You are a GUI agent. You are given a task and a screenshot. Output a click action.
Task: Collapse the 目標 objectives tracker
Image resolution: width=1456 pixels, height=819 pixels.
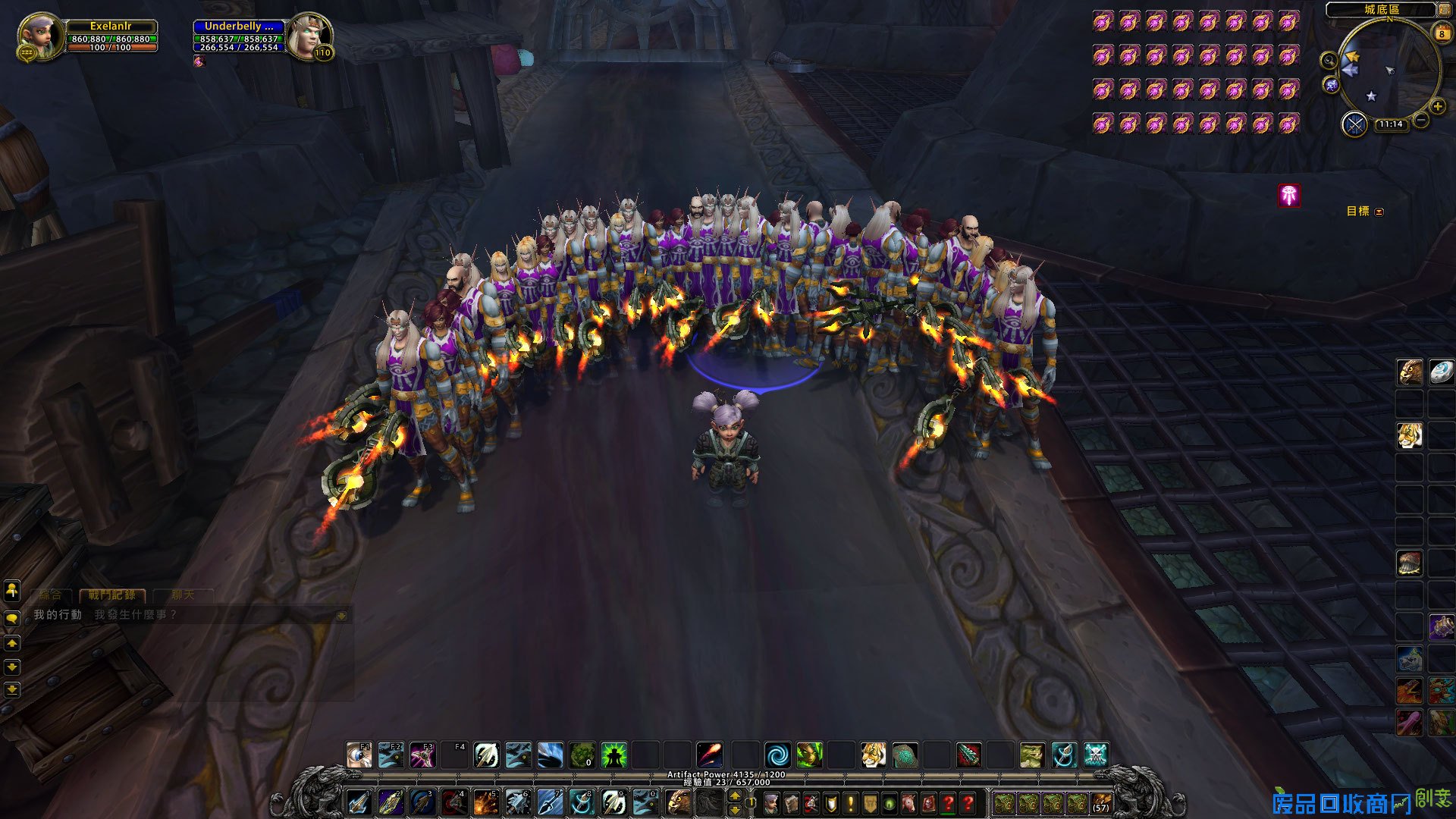tap(1379, 212)
